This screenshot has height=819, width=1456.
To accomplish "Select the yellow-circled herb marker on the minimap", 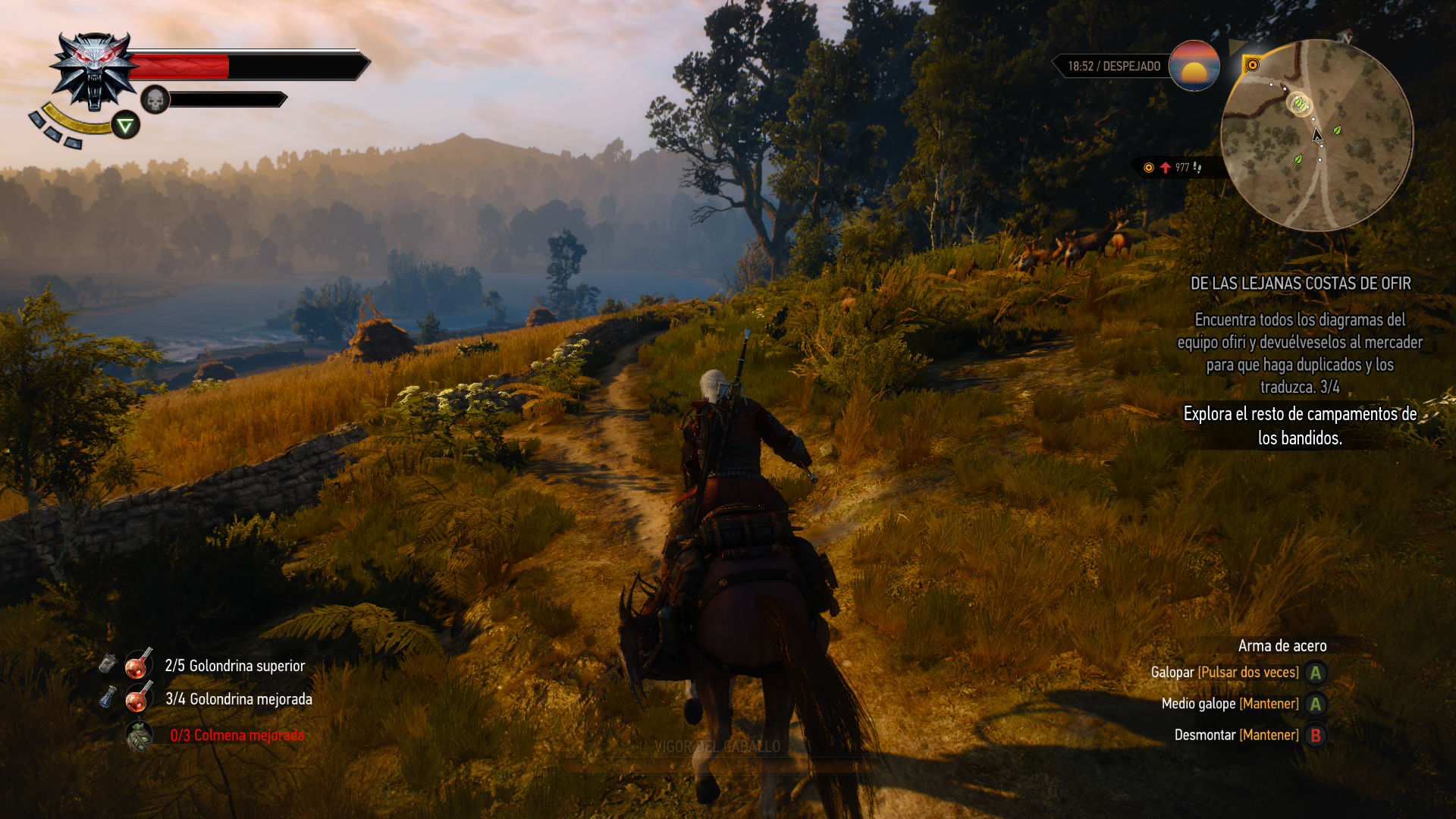I will pyautogui.click(x=1300, y=103).
